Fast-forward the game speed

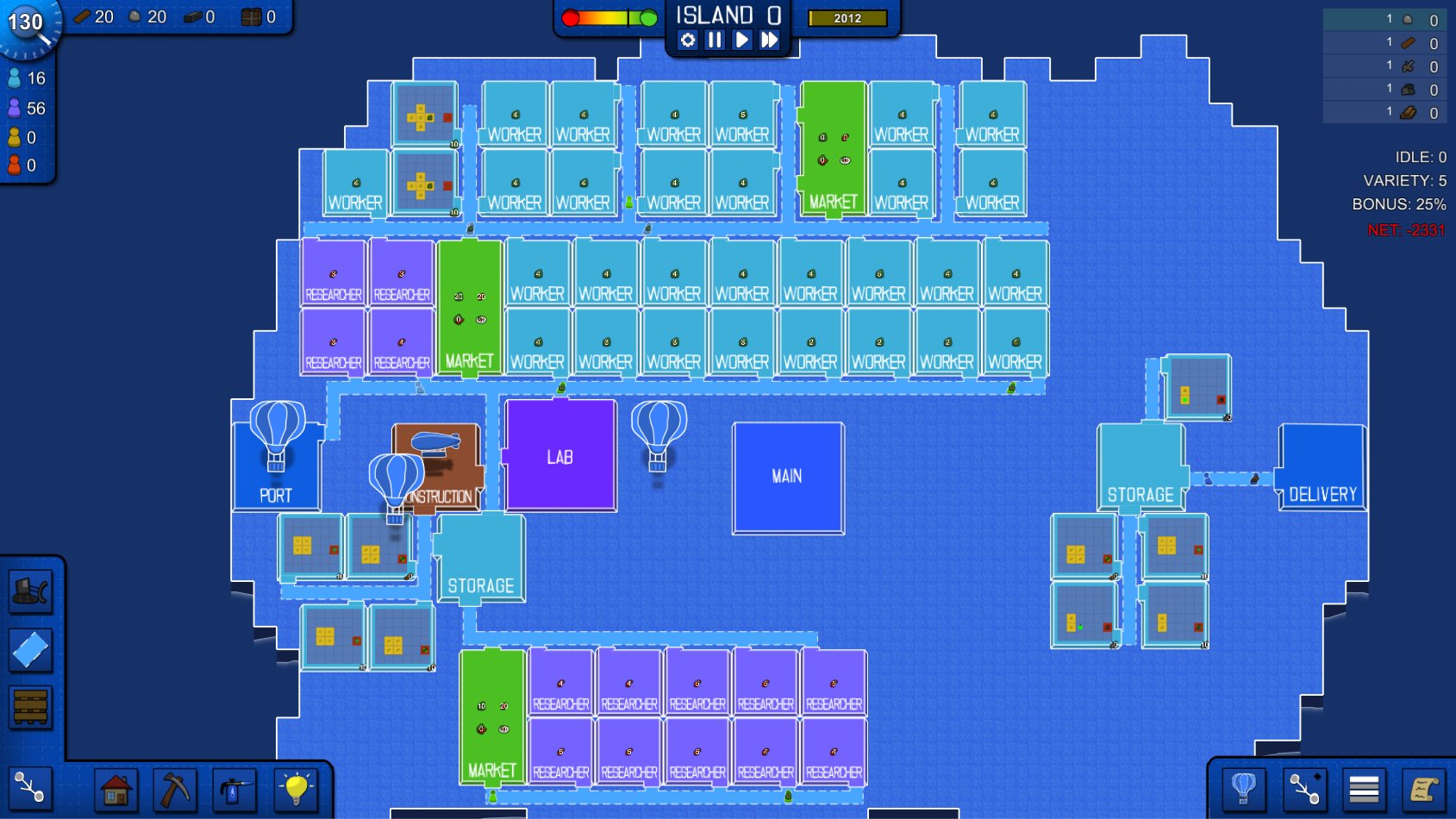[x=771, y=39]
